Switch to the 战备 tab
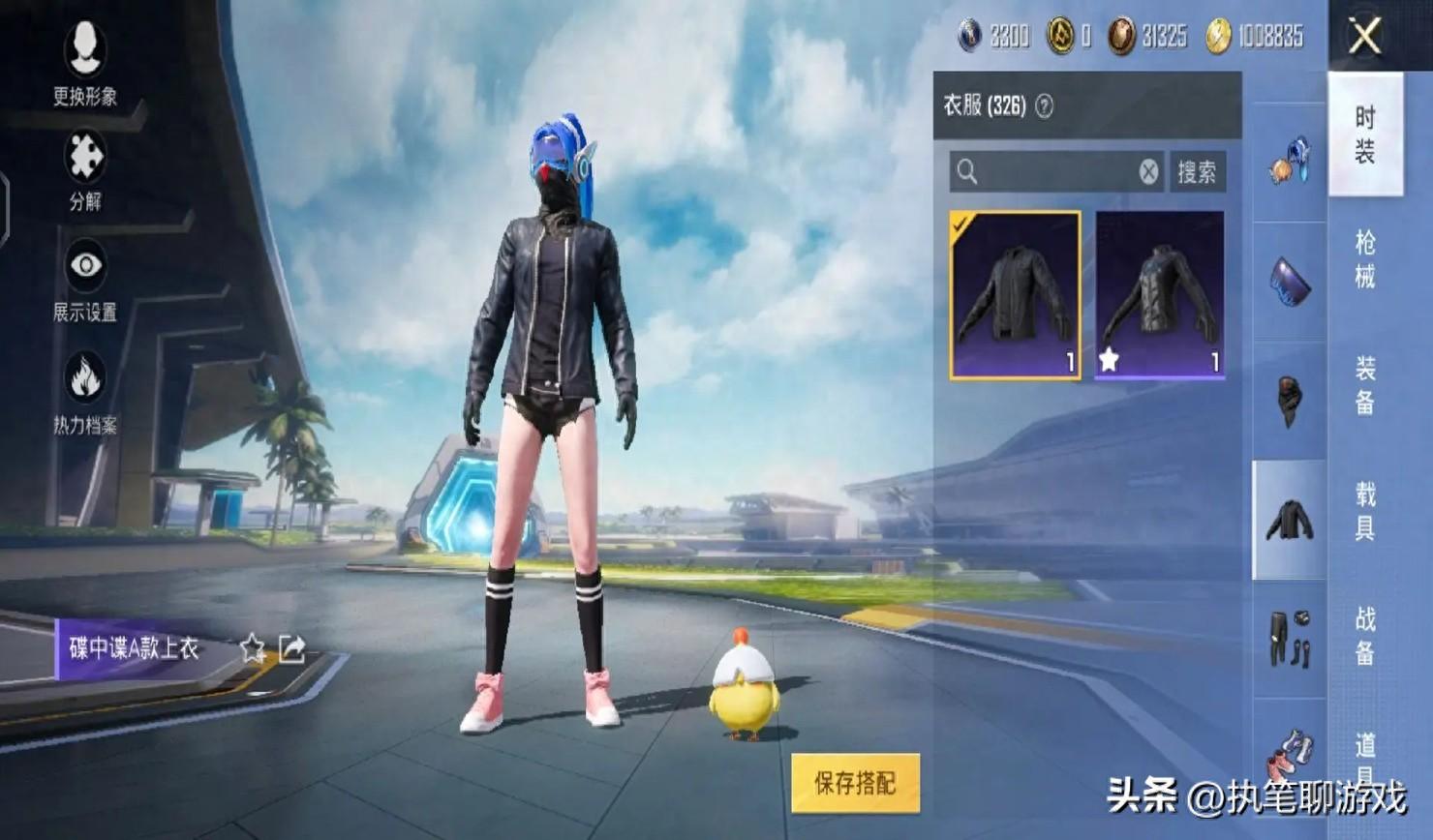Screen dimensions: 1433x840 pyautogui.click(x=1365, y=636)
